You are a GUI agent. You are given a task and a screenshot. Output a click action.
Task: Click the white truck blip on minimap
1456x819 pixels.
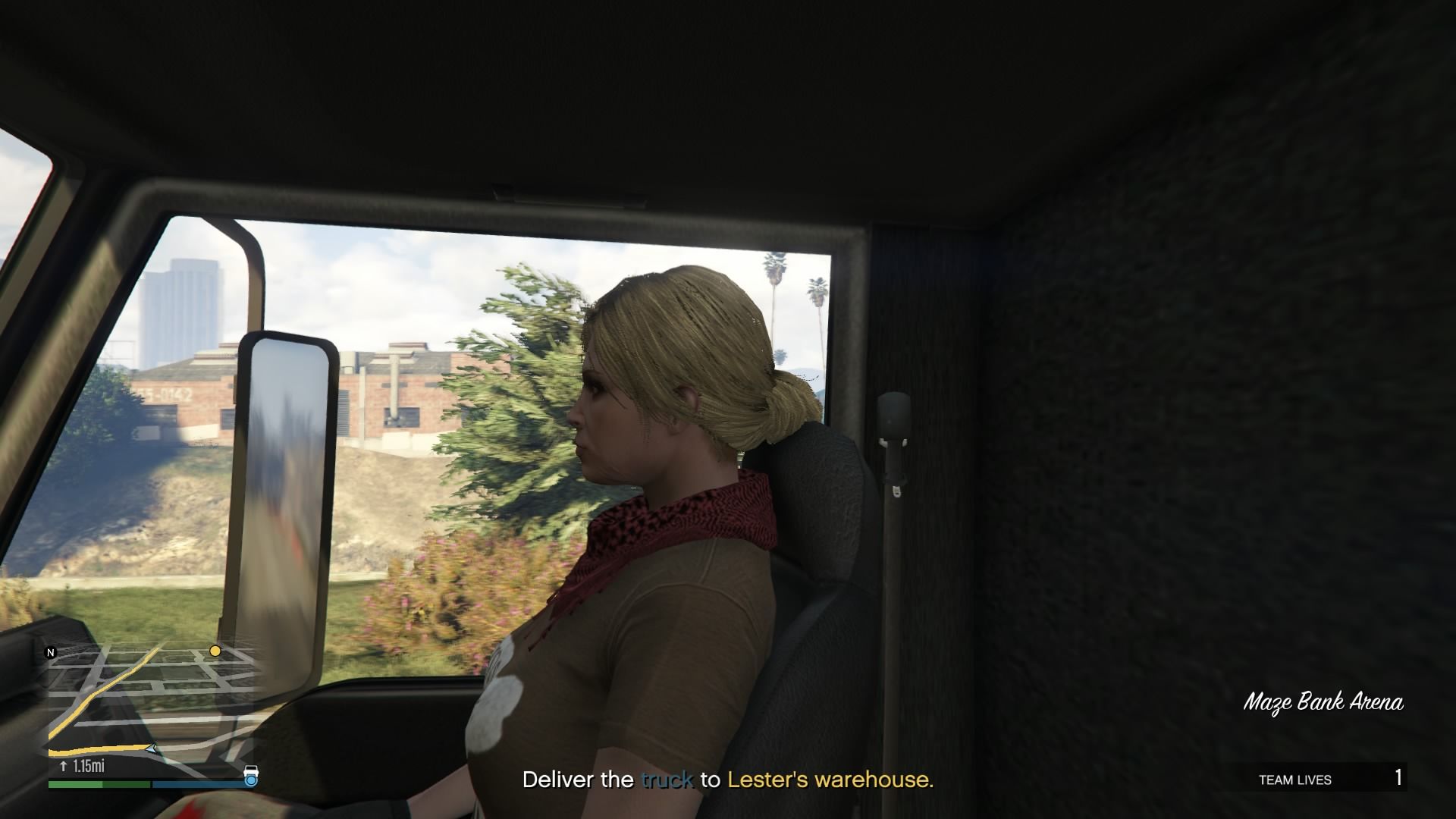tap(251, 771)
